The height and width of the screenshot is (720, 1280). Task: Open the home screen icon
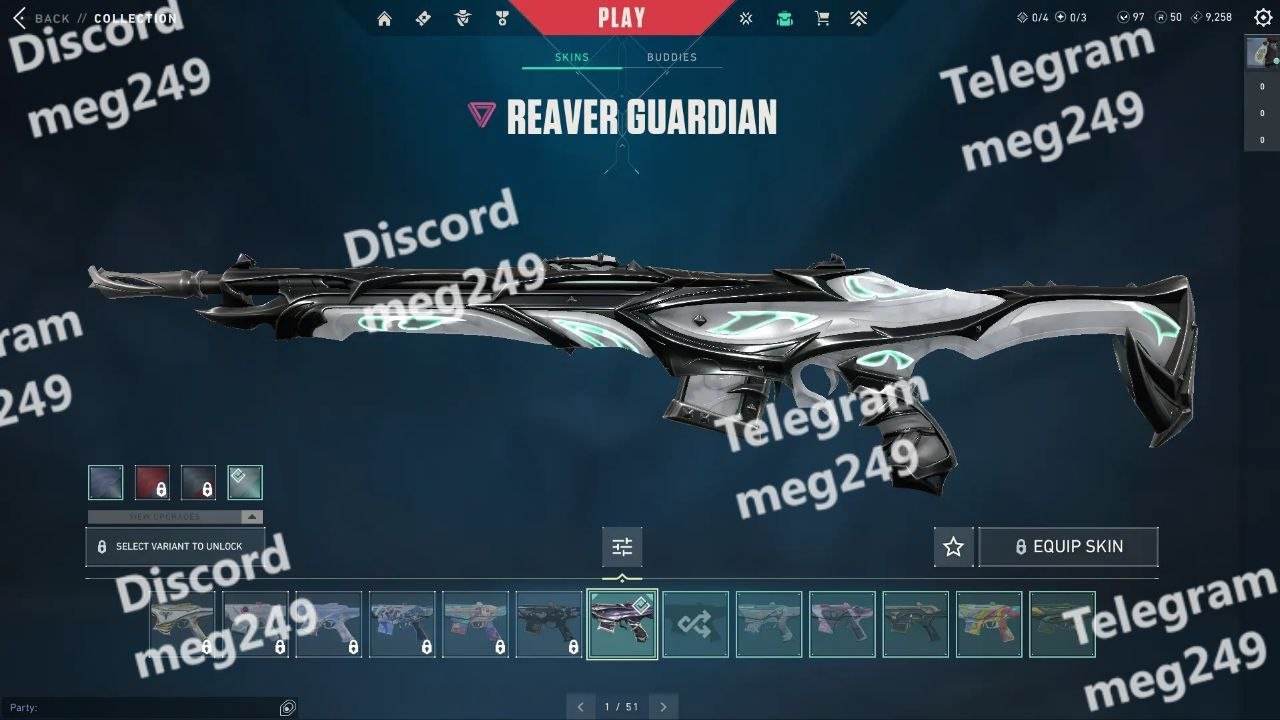(x=384, y=18)
